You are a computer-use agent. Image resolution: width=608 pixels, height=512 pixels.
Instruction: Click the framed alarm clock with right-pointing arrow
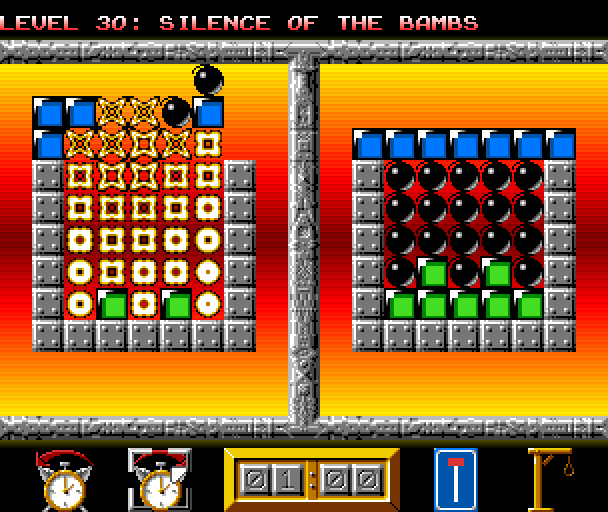pyautogui.click(x=158, y=479)
